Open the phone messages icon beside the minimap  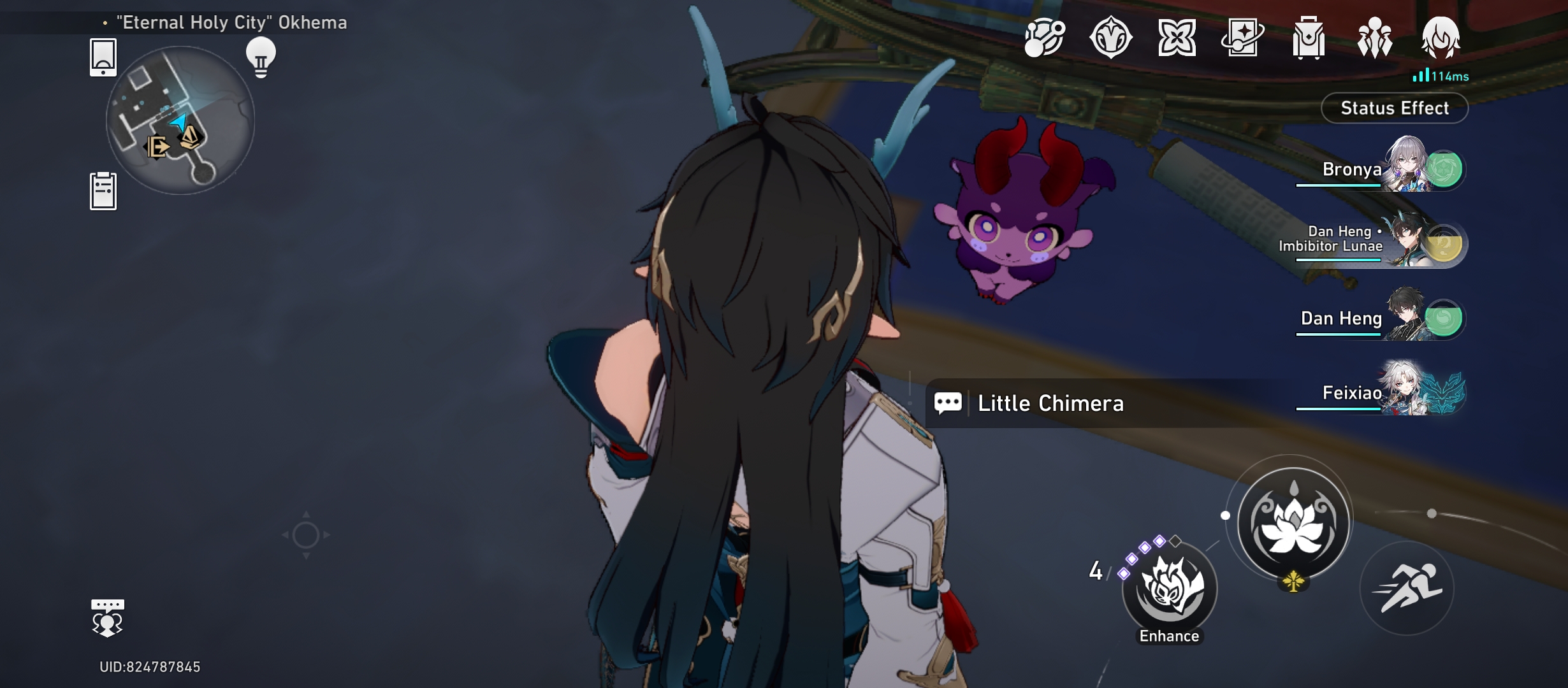click(103, 57)
